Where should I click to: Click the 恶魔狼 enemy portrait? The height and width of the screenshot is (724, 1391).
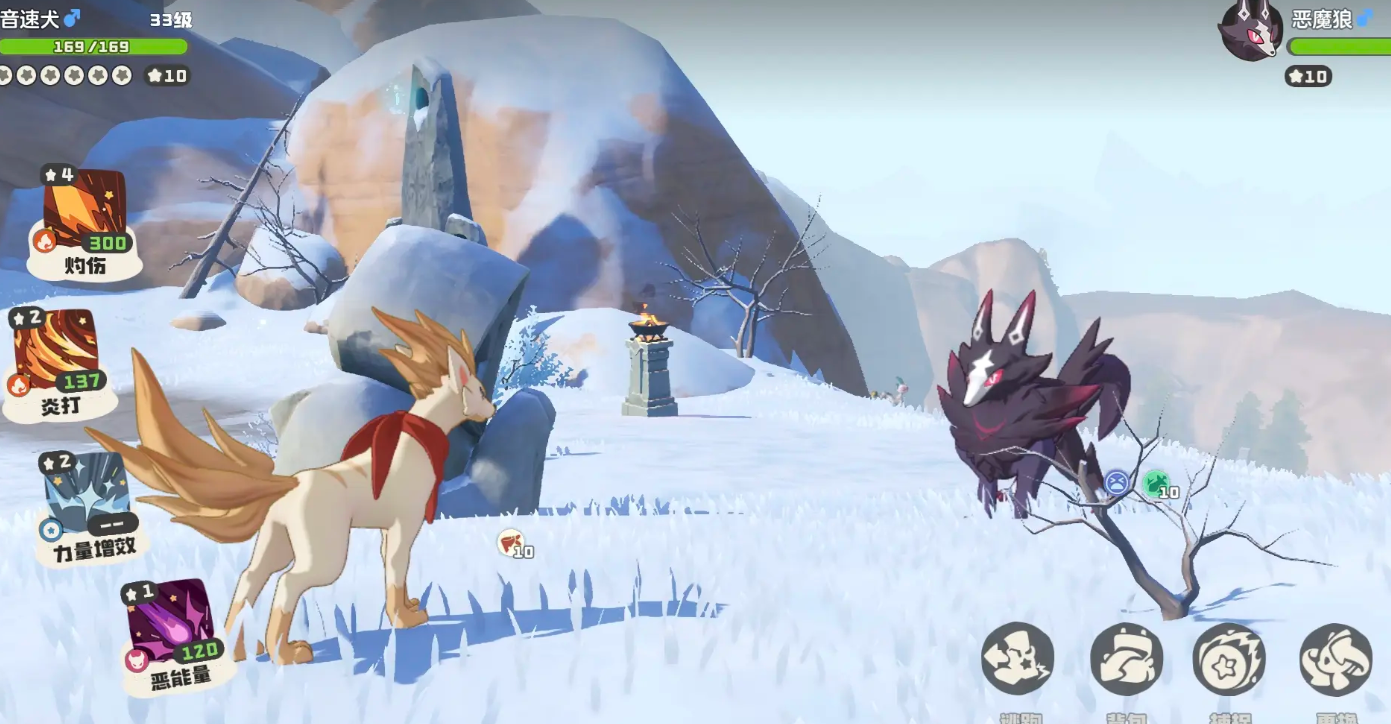[x=1250, y=30]
